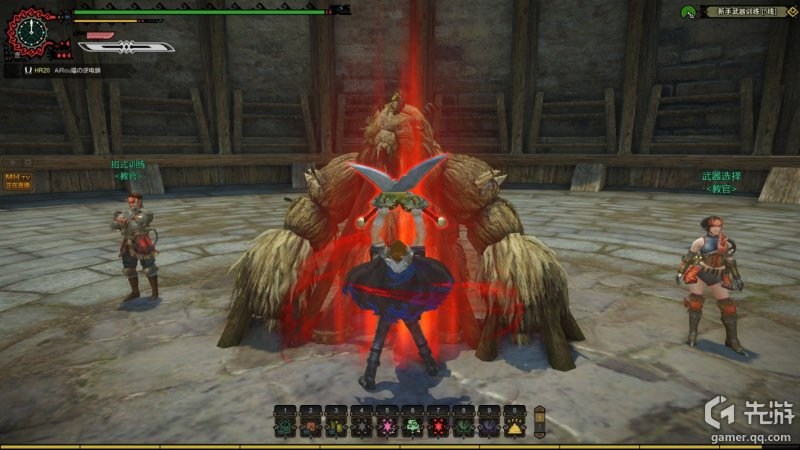Click the green connection signal icon
The height and width of the screenshot is (450, 800).
click(687, 12)
